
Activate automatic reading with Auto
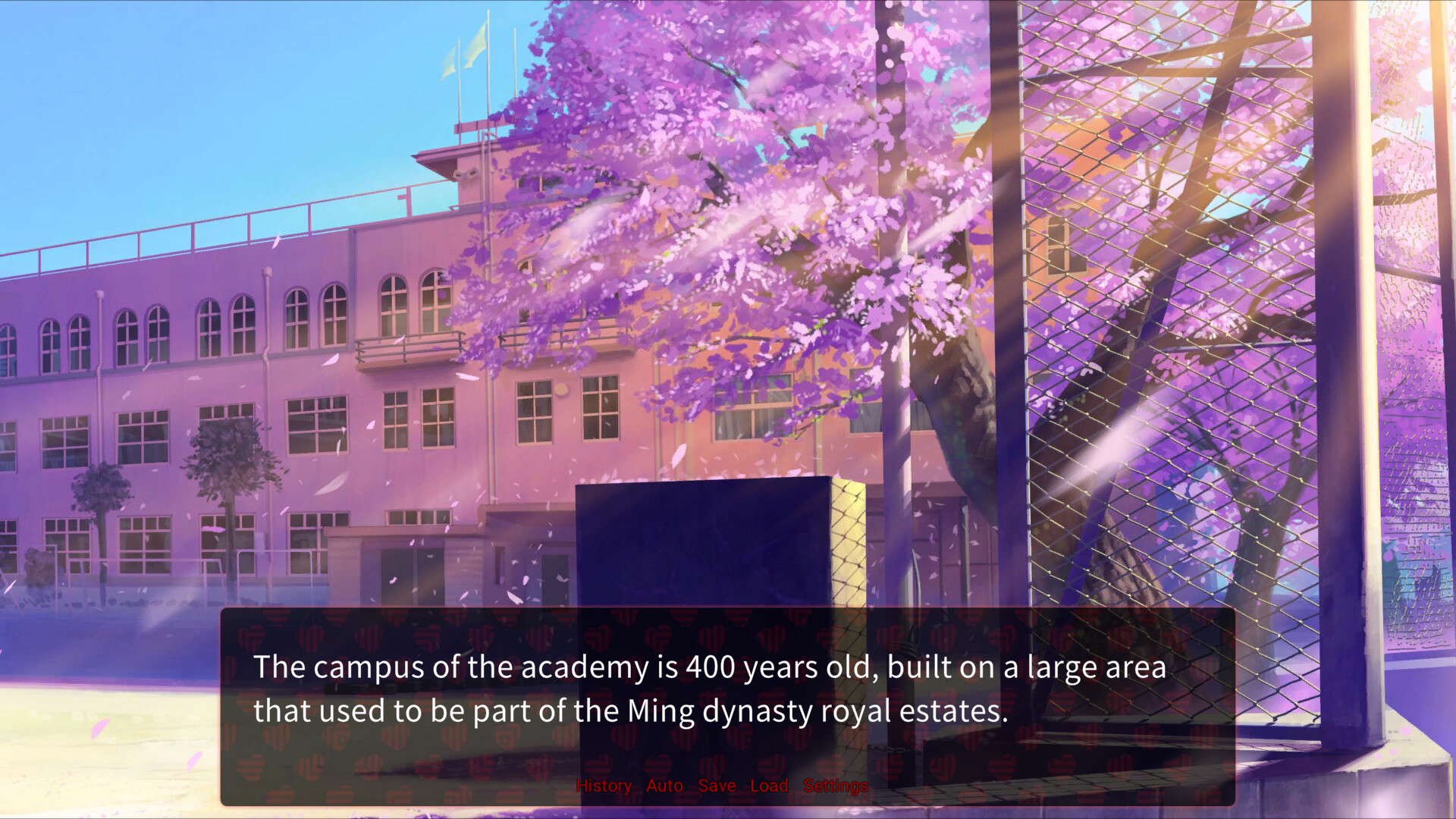[663, 786]
